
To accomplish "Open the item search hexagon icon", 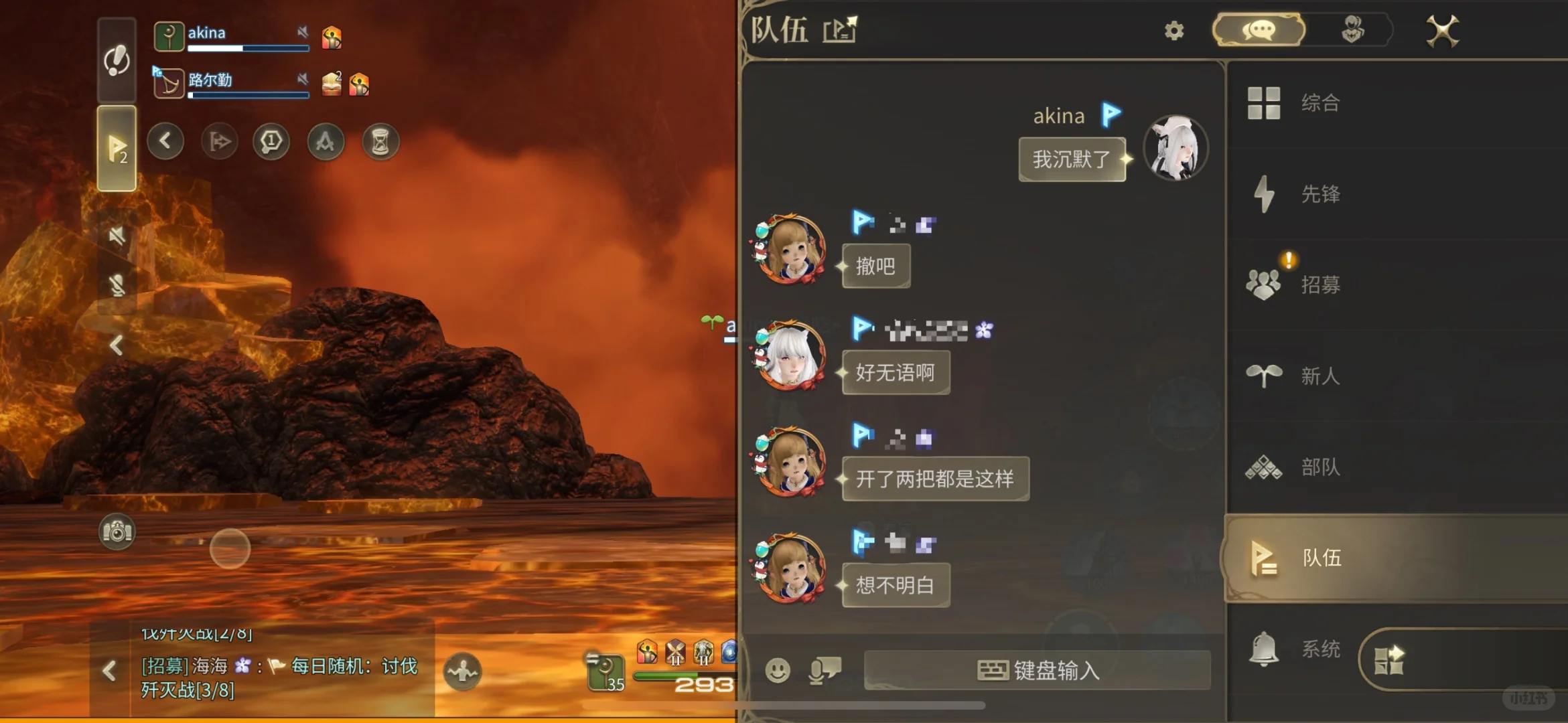I will pos(271,141).
